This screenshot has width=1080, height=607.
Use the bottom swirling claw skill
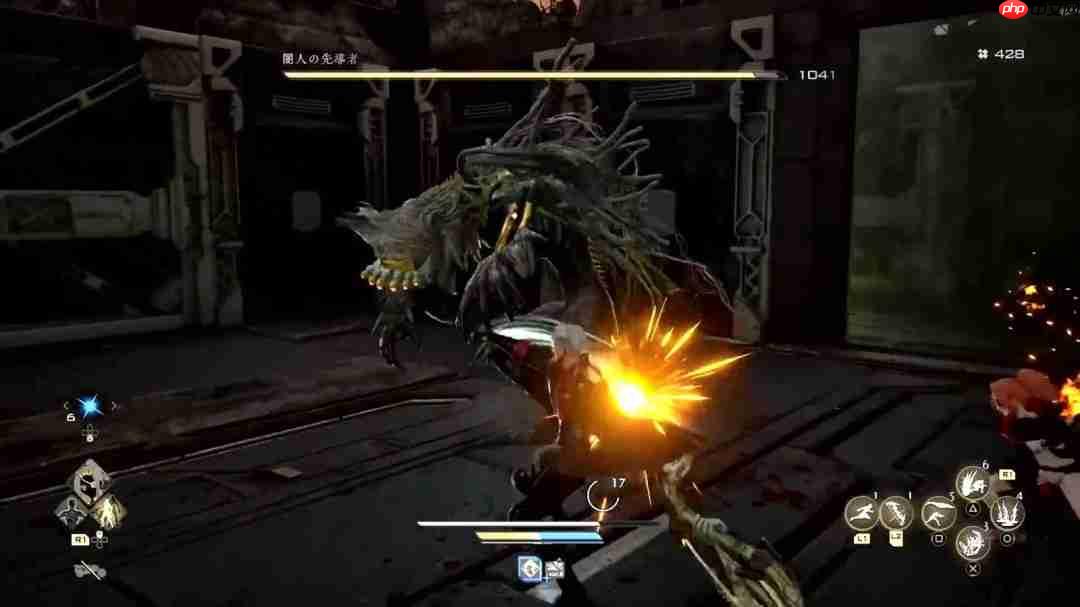coord(972,543)
